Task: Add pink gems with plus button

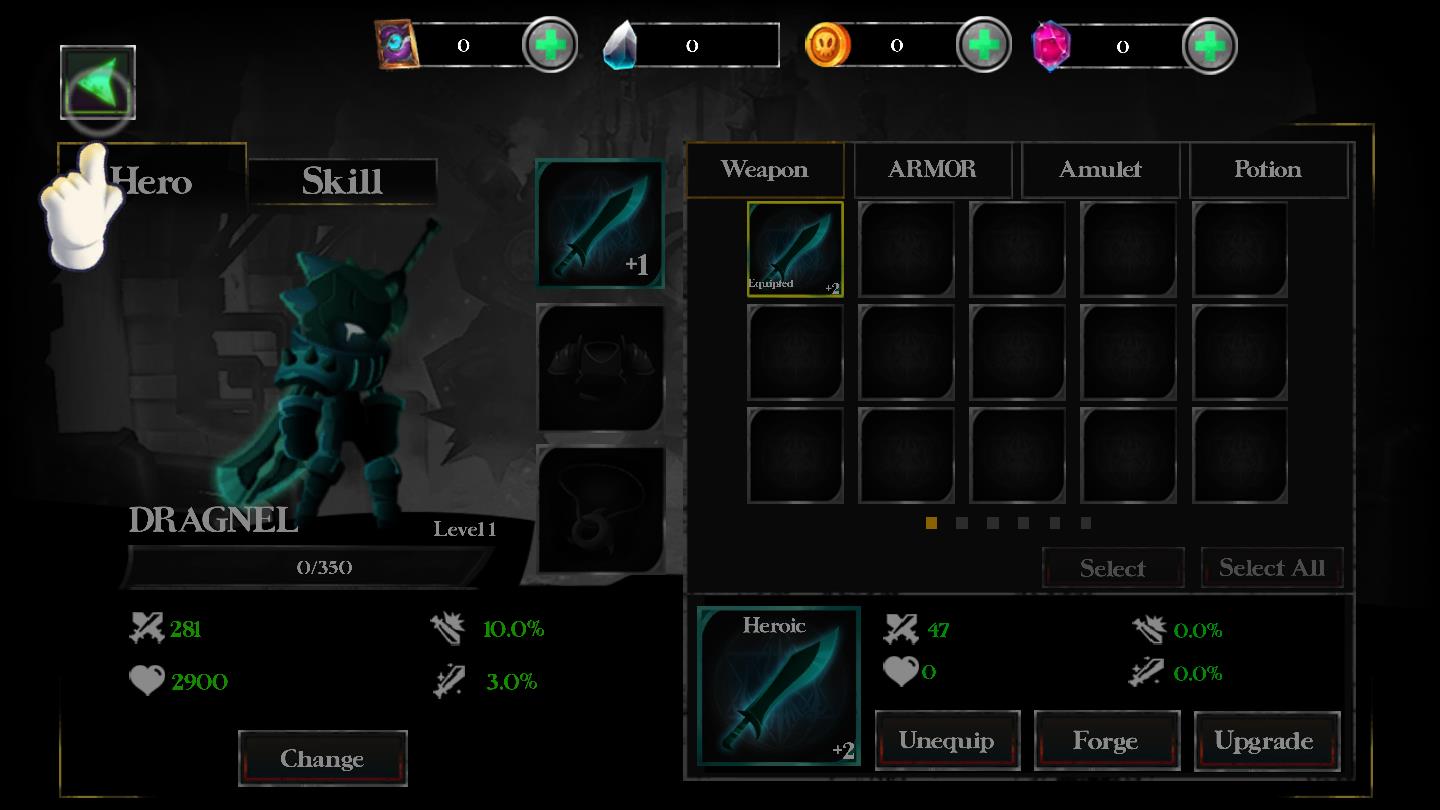Action: [x=1210, y=45]
